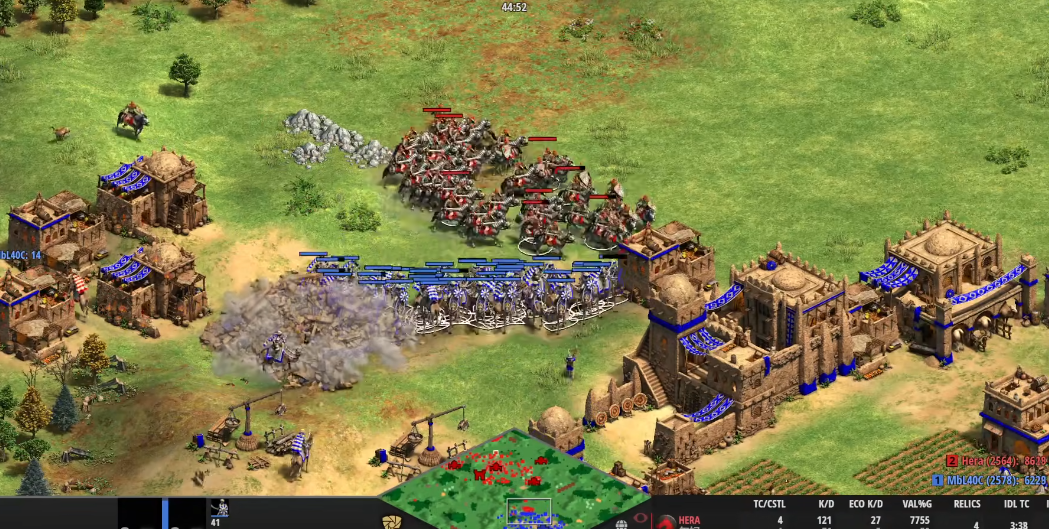Select the unit group icon showing 41
Viewport: 1049px width, 529px height.
pyautogui.click(x=218, y=512)
